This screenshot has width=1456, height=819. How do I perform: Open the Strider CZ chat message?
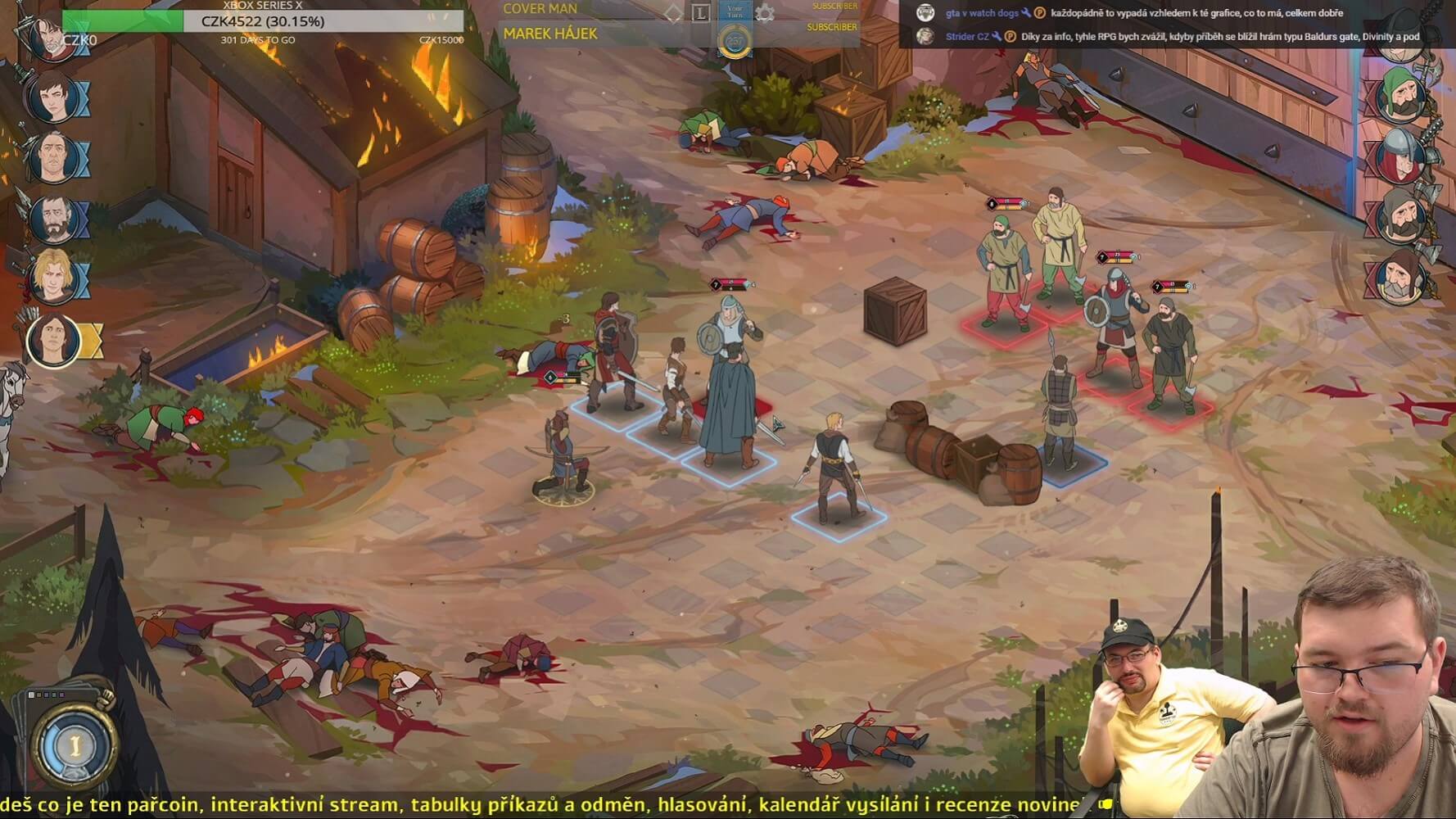point(1179,36)
